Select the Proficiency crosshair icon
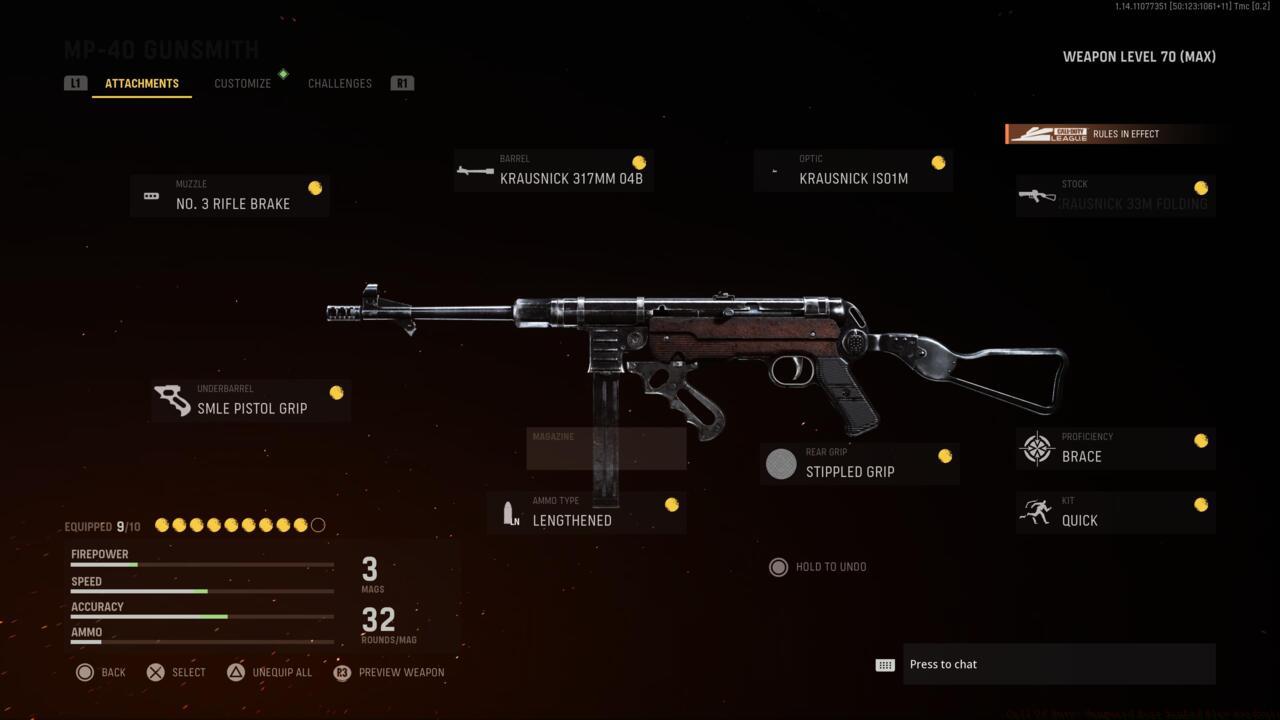1280x720 pixels. [x=1036, y=448]
